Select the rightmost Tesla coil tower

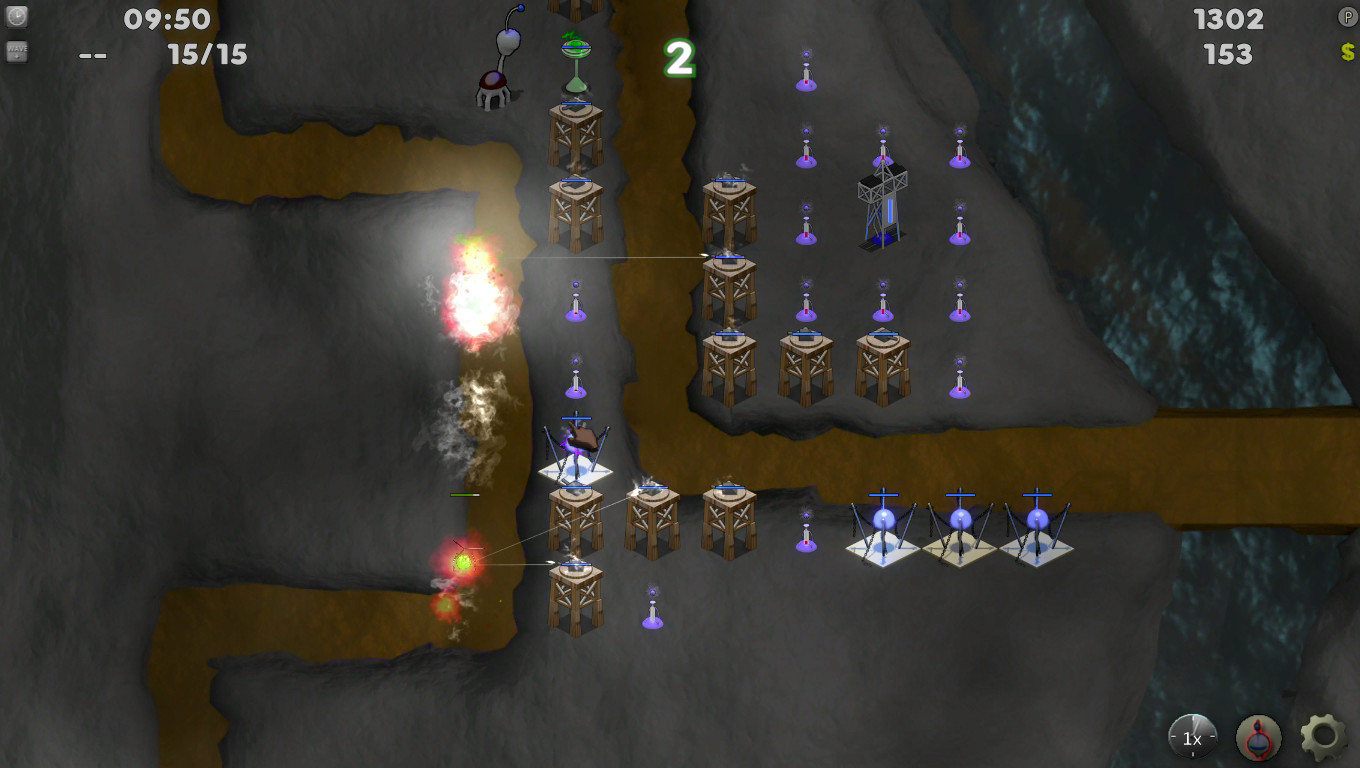[1035, 520]
